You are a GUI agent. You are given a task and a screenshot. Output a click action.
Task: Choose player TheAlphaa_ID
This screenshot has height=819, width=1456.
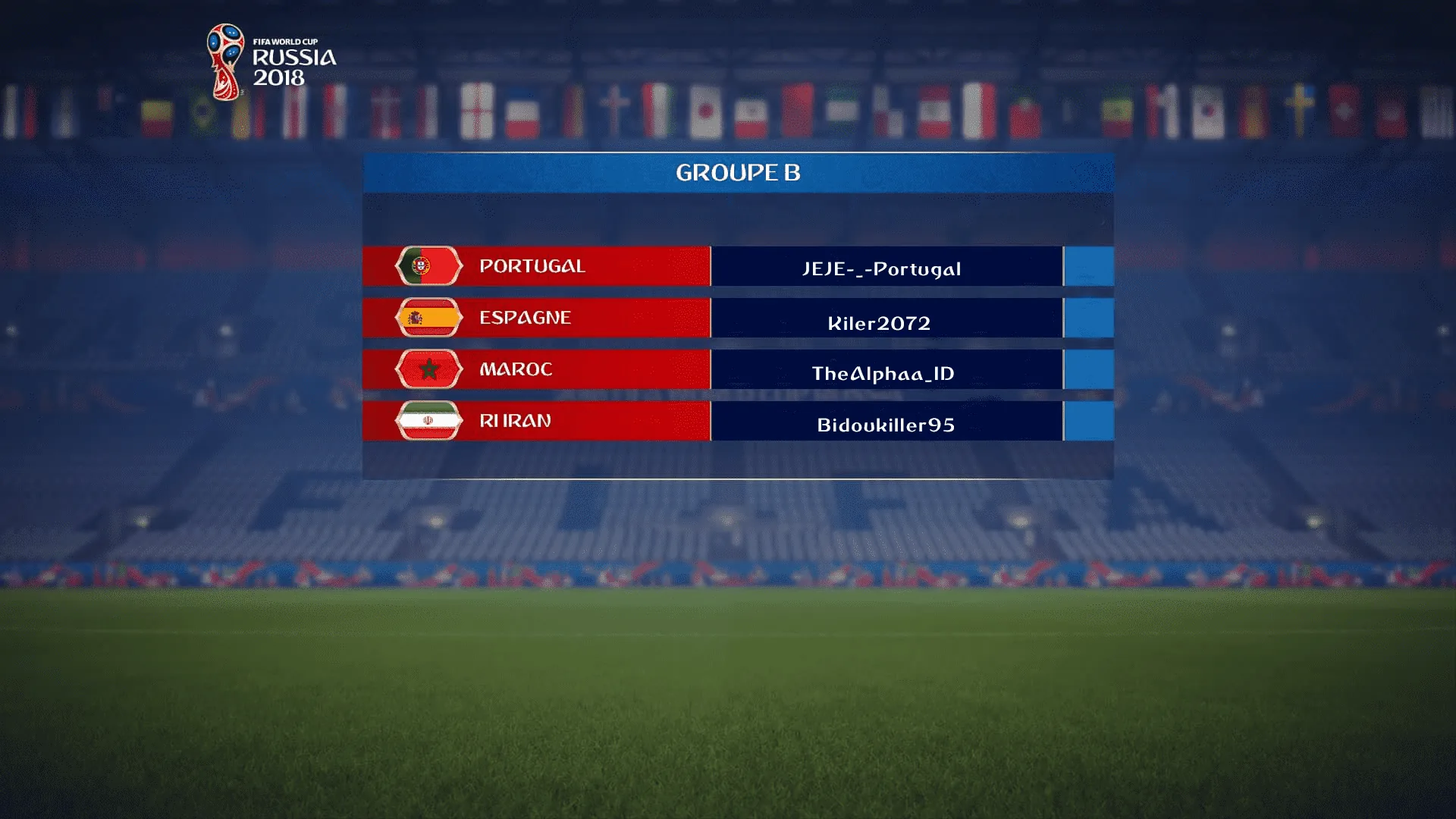click(x=883, y=373)
